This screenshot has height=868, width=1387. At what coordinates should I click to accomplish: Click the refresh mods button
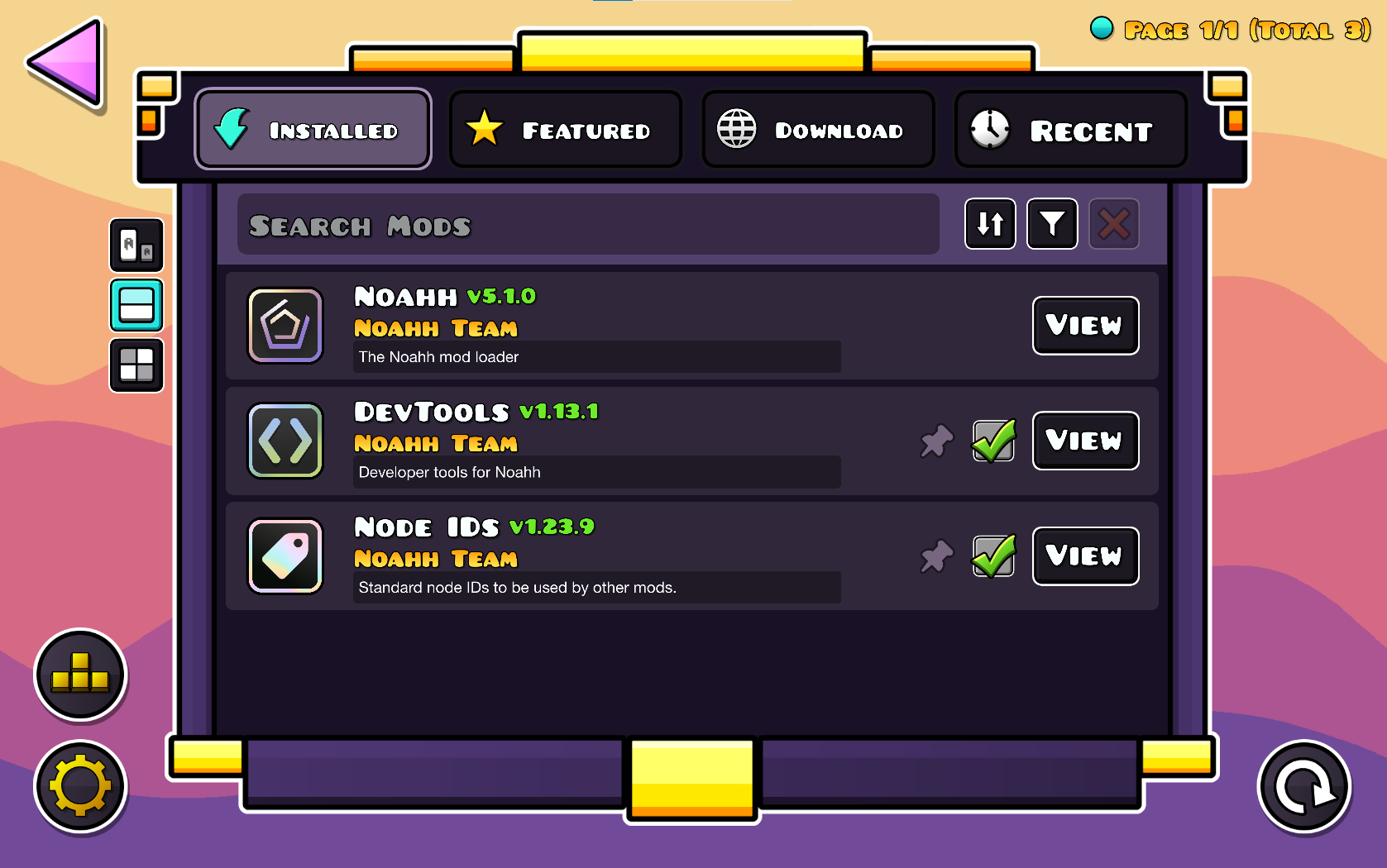click(x=1303, y=786)
